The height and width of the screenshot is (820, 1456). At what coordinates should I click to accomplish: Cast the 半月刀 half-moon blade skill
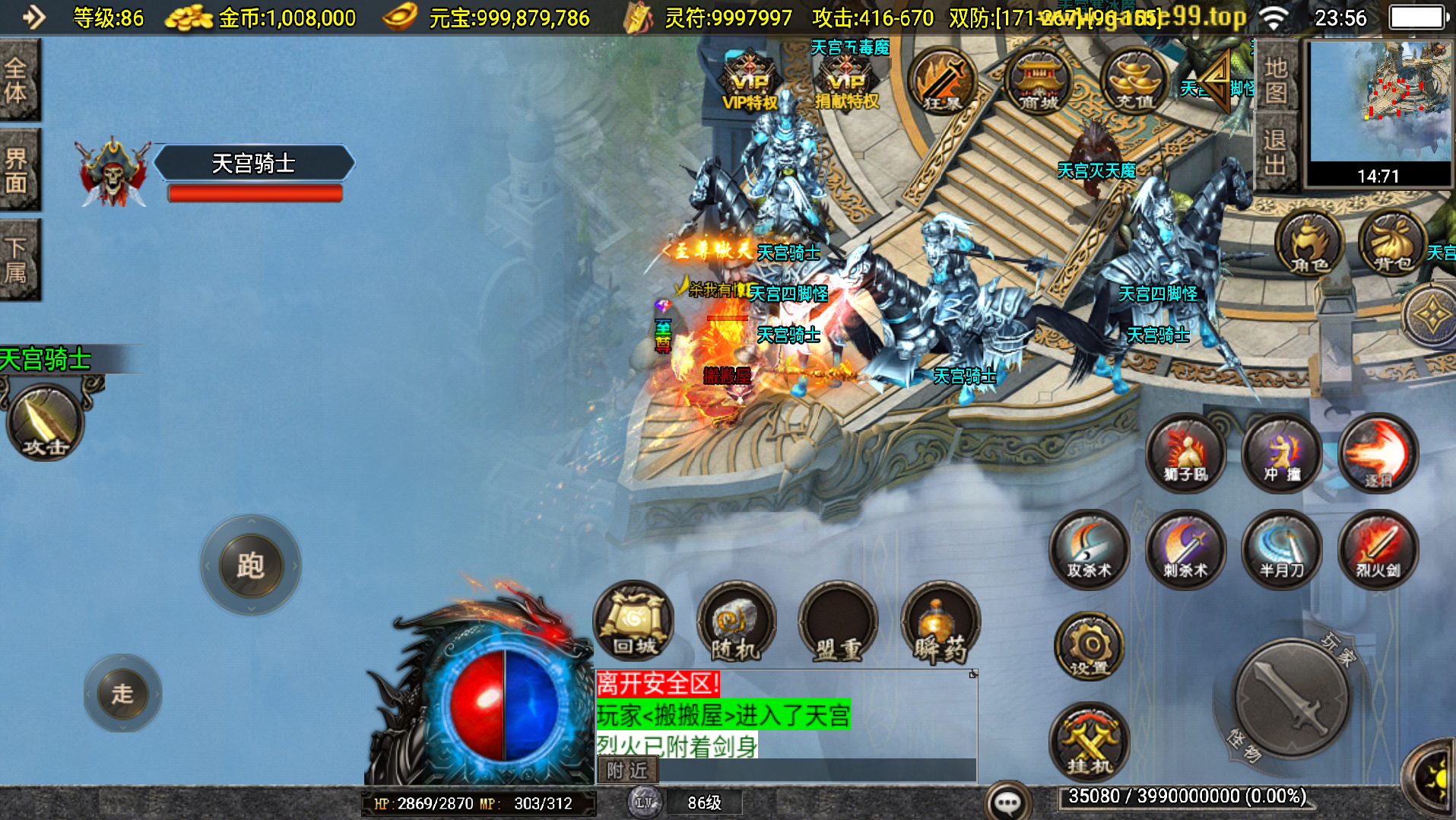pyautogui.click(x=1282, y=549)
